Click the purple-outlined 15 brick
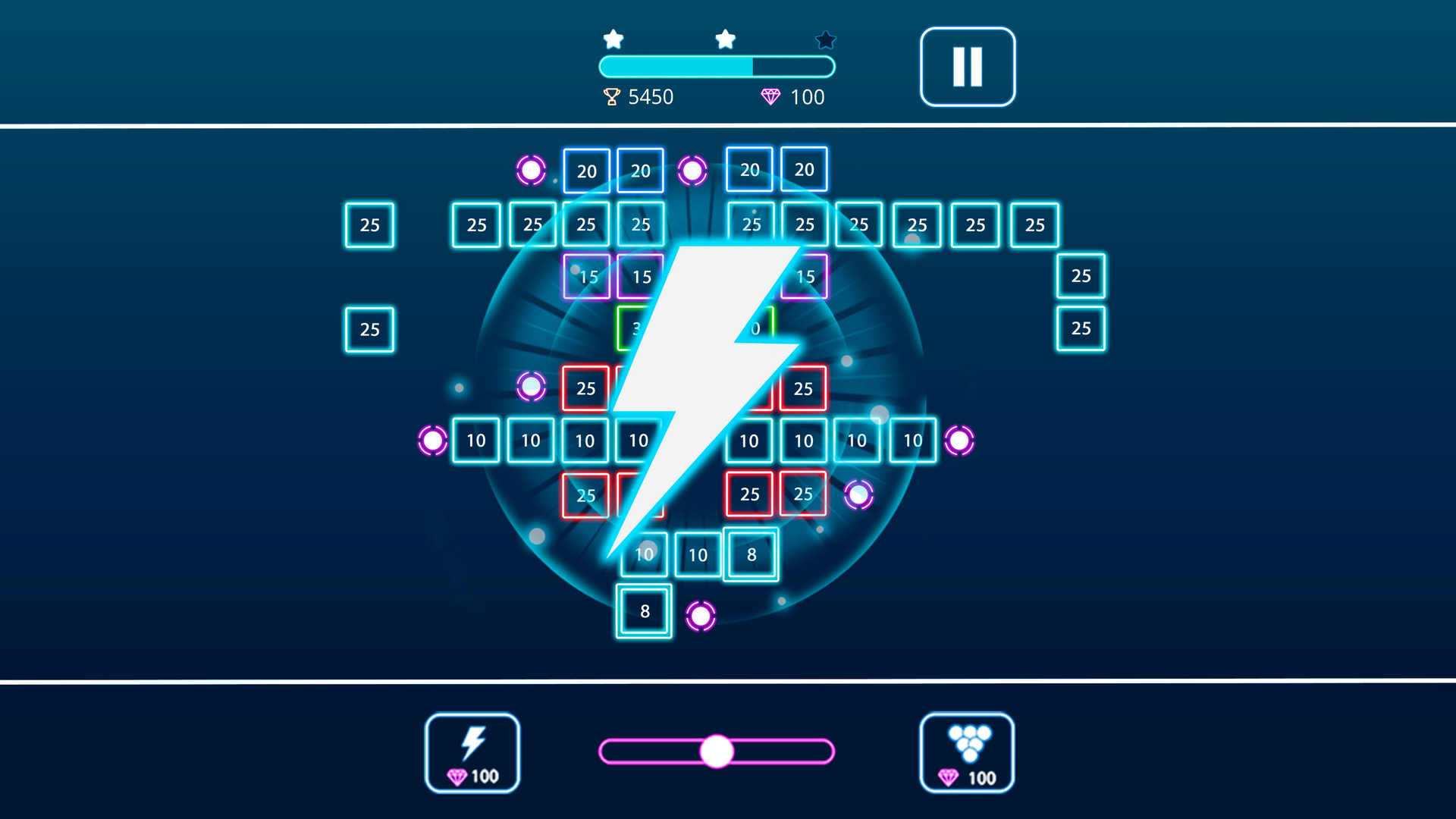This screenshot has width=1456, height=819. pyautogui.click(x=586, y=276)
